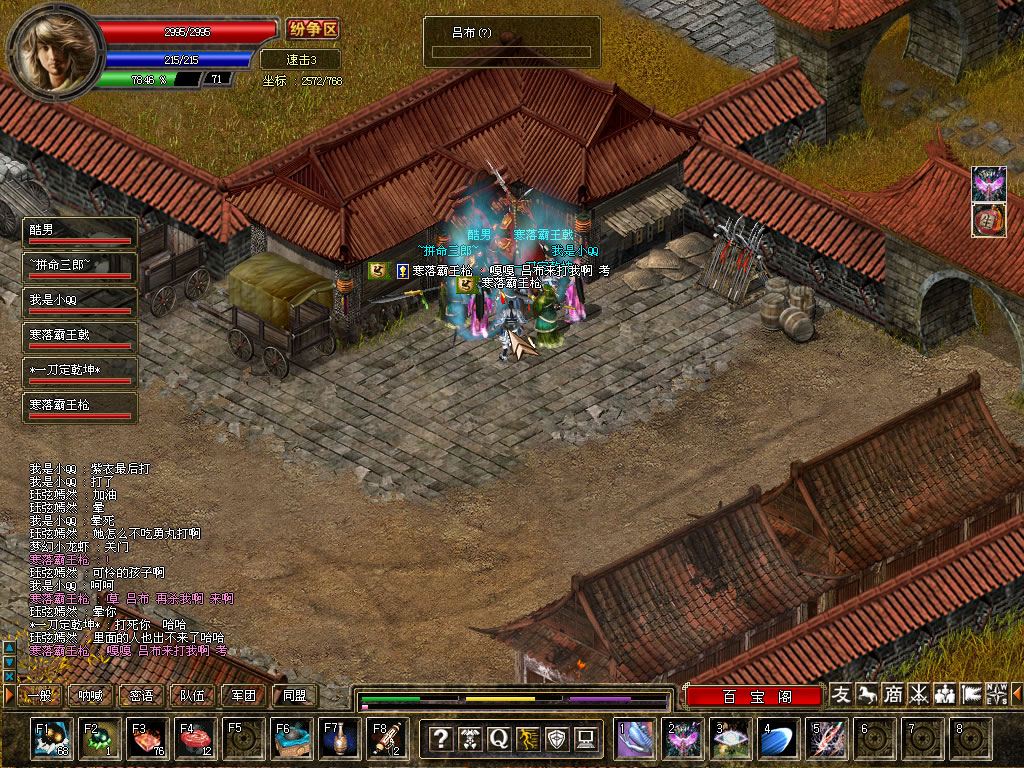Select party member 我是小QQ in team list
The width and height of the screenshot is (1024, 768).
(x=80, y=303)
